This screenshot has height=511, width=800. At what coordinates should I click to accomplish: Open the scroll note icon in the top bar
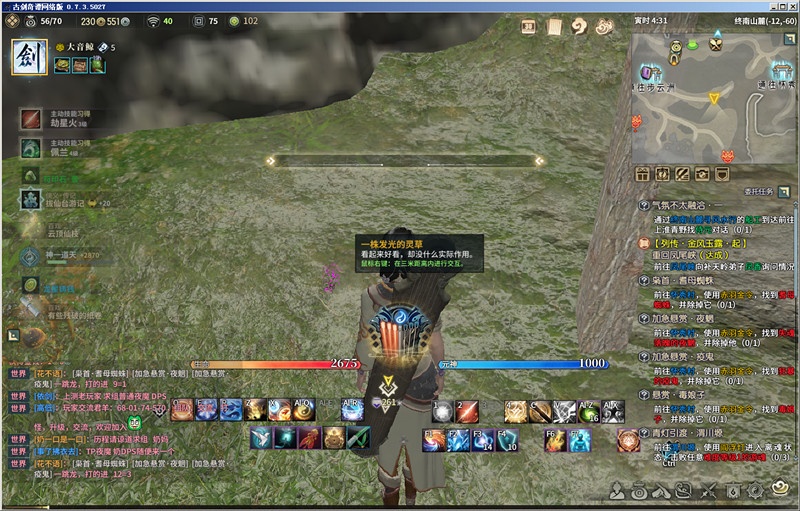click(x=555, y=27)
